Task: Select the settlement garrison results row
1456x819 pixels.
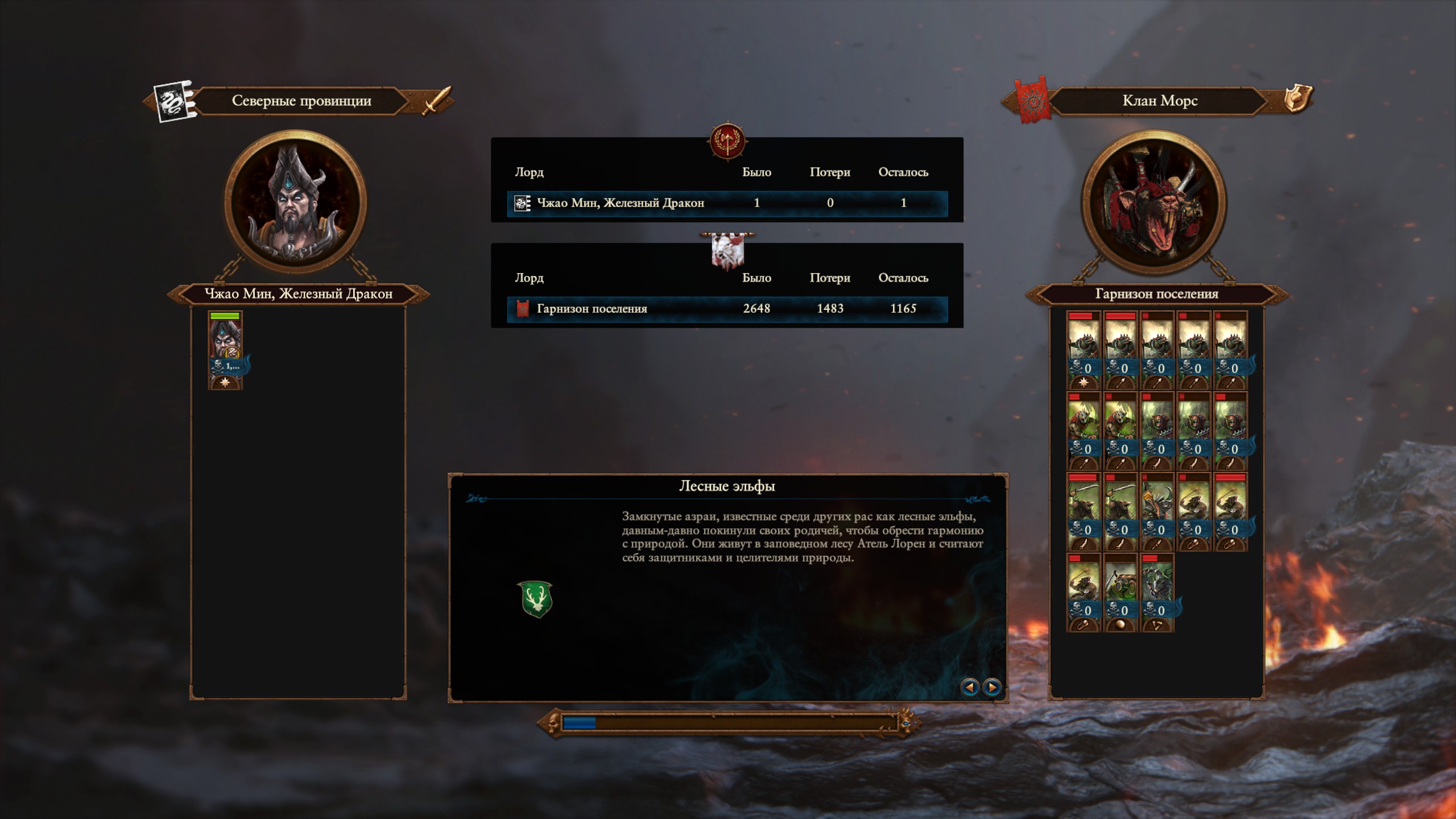Action: click(727, 309)
